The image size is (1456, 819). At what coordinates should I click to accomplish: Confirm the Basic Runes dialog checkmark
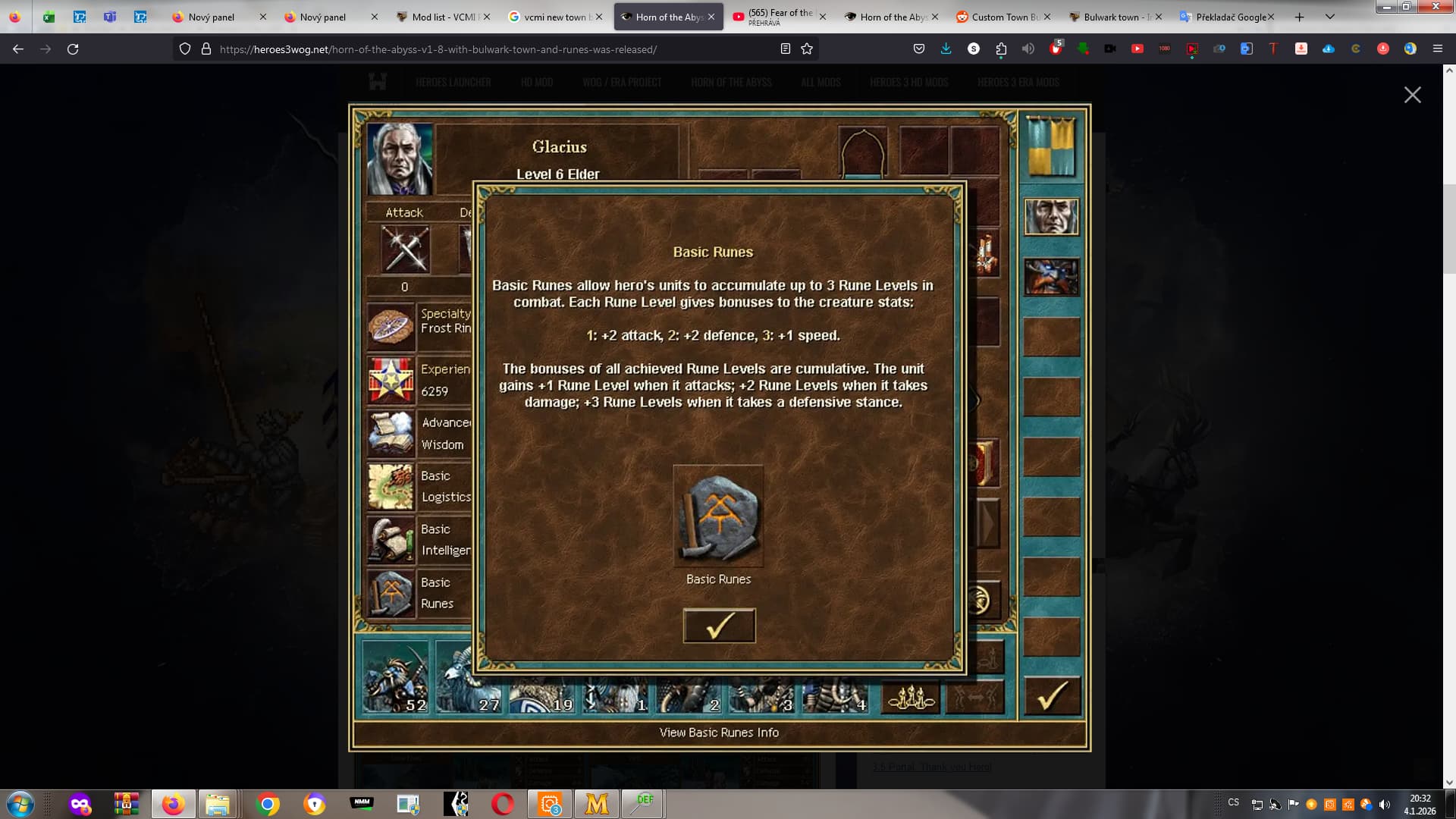click(x=719, y=626)
